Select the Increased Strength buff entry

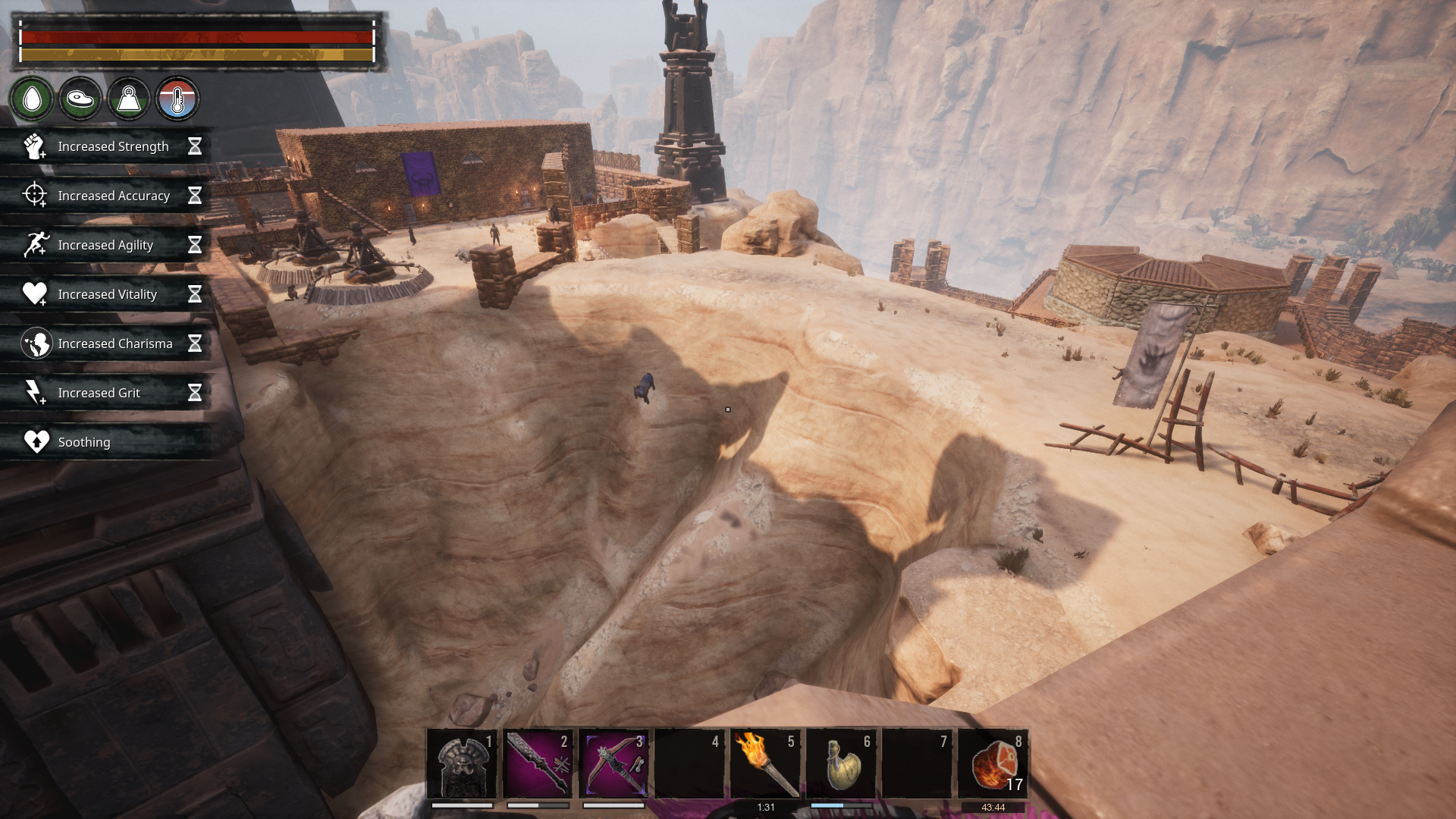[x=106, y=146]
